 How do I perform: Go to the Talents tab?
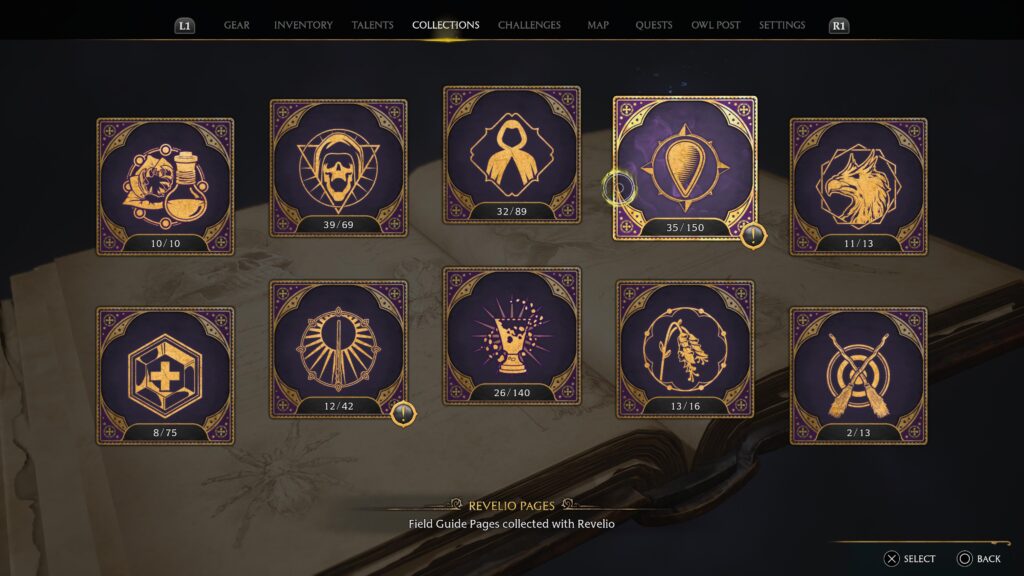[x=372, y=25]
